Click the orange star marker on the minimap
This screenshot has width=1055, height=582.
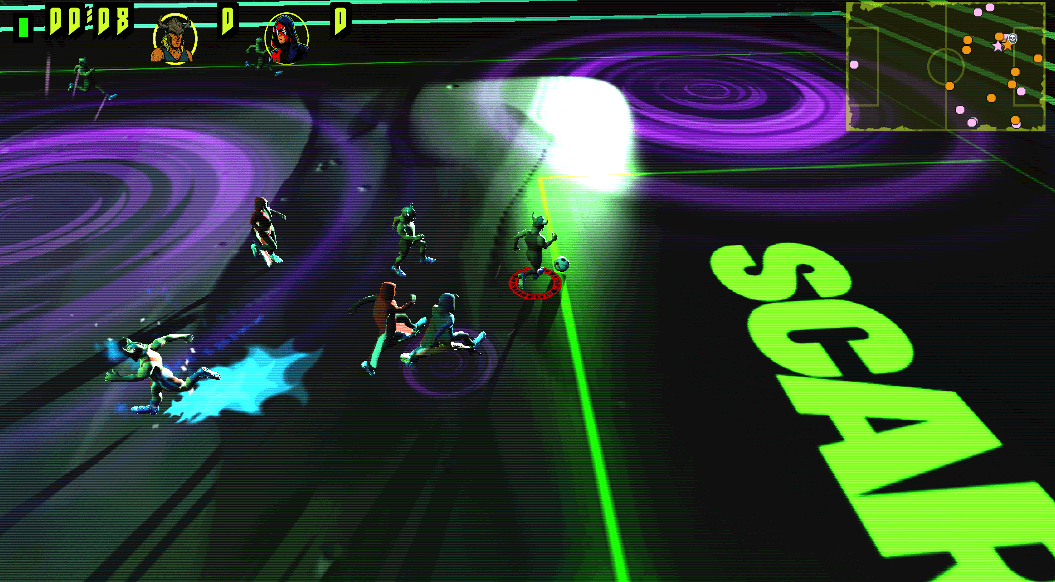click(1007, 45)
